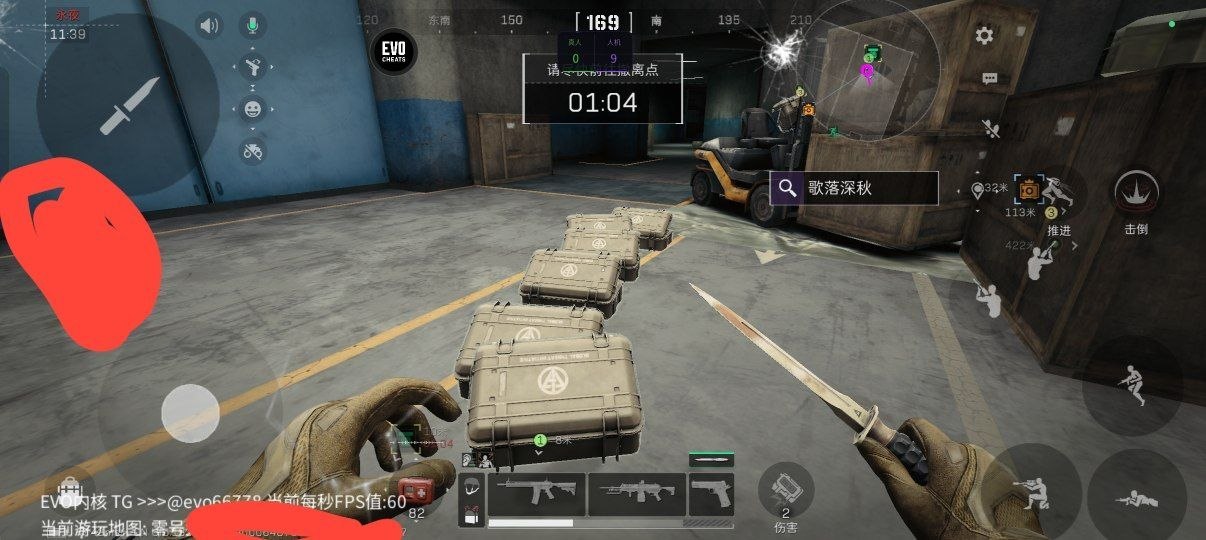This screenshot has width=1206, height=540.
Task: Use the red medkit healing item
Action: pos(420,492)
